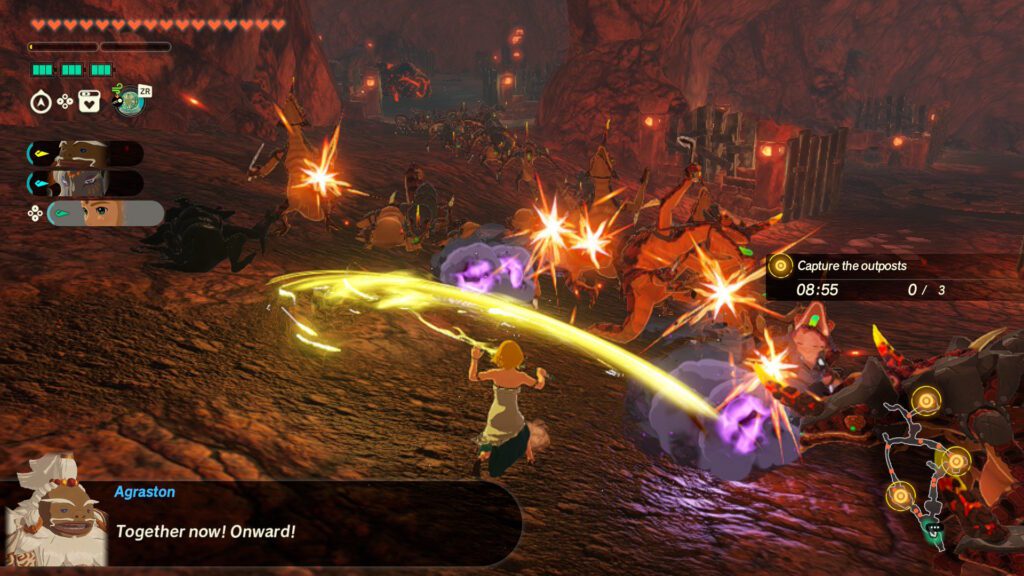Click the green player marker on minimap
This screenshot has height=576, width=1024.
click(x=934, y=529)
